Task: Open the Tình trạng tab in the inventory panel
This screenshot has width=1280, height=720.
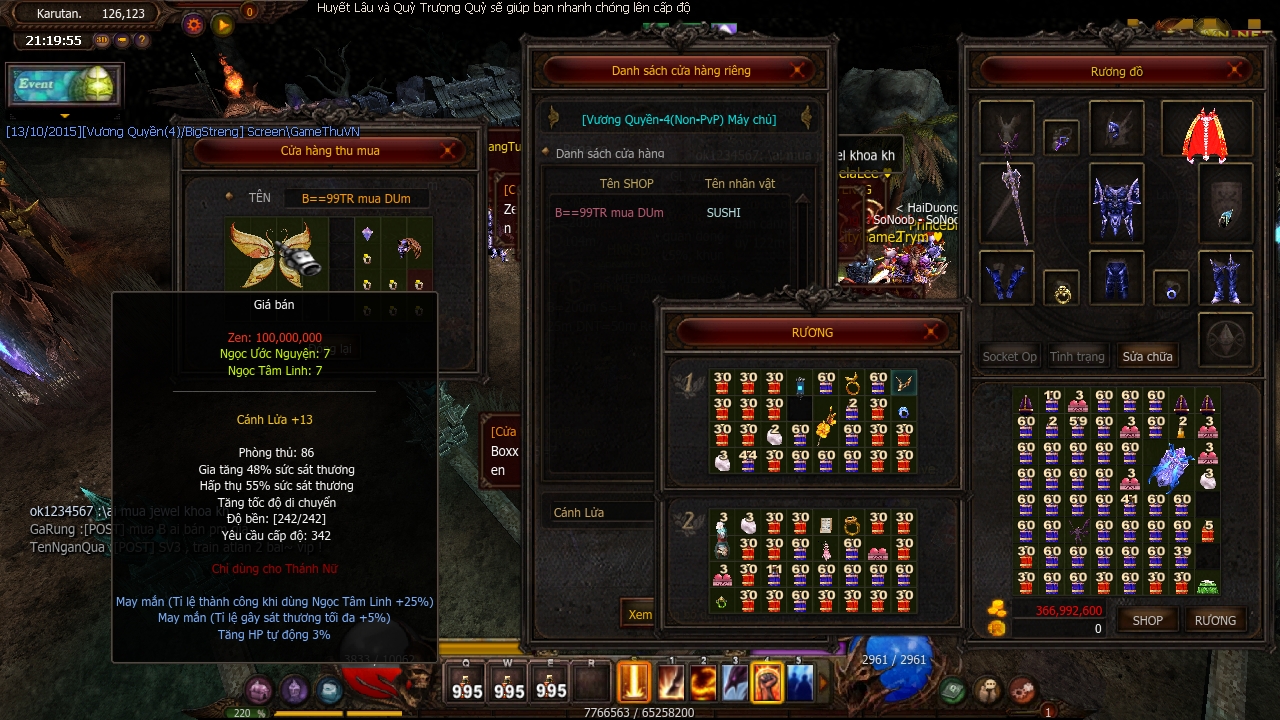Action: point(1077,355)
